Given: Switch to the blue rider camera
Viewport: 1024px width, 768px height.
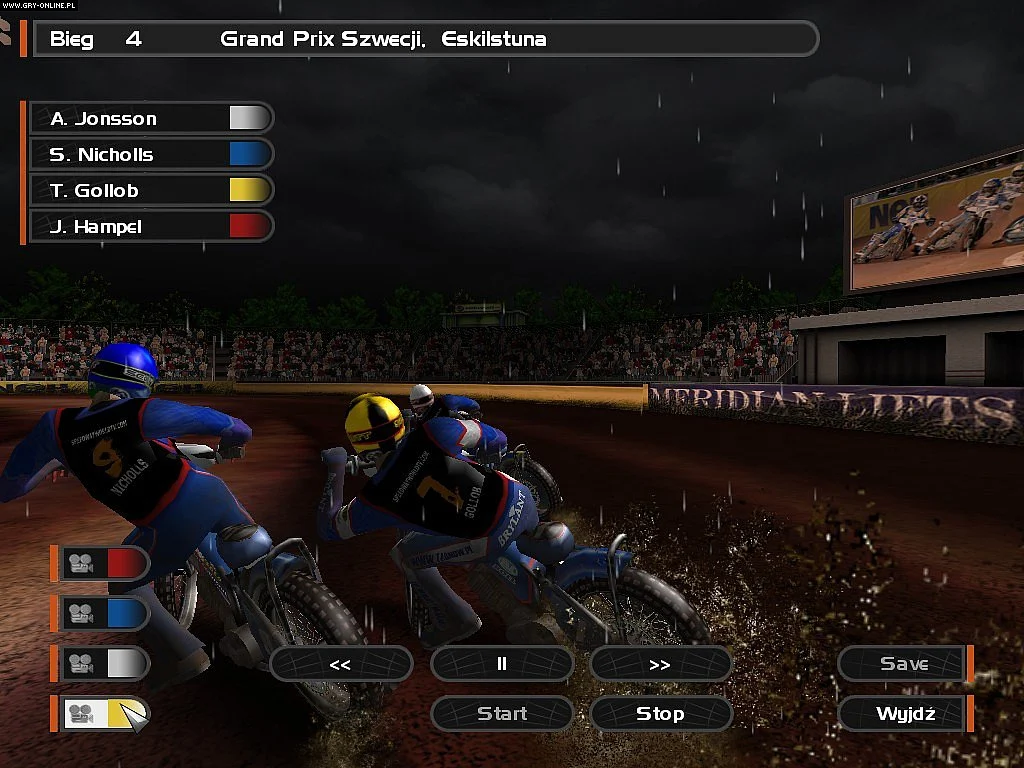Looking at the screenshot, I should pos(105,613).
